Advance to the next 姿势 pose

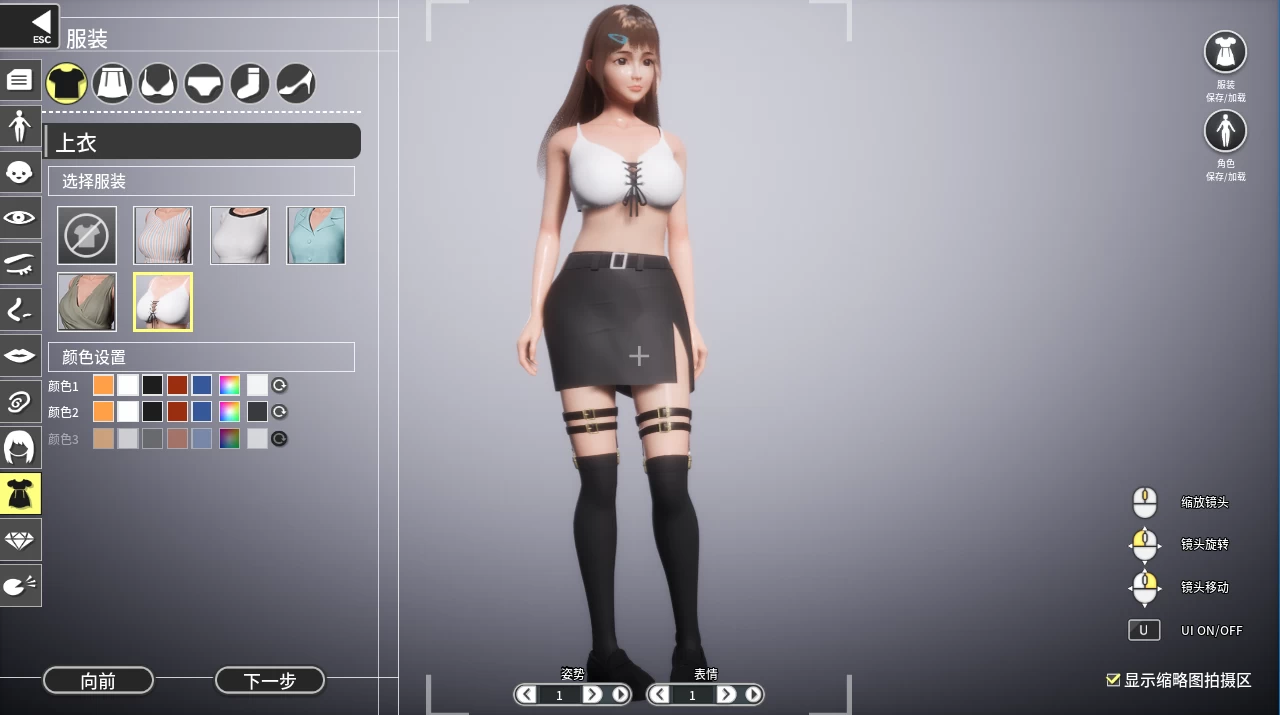click(592, 694)
